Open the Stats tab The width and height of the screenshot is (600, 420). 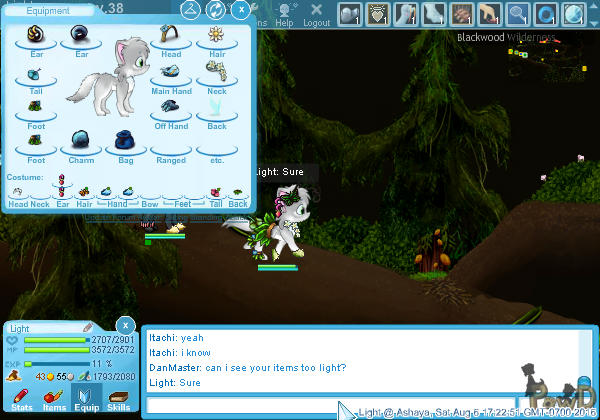tap(21, 398)
